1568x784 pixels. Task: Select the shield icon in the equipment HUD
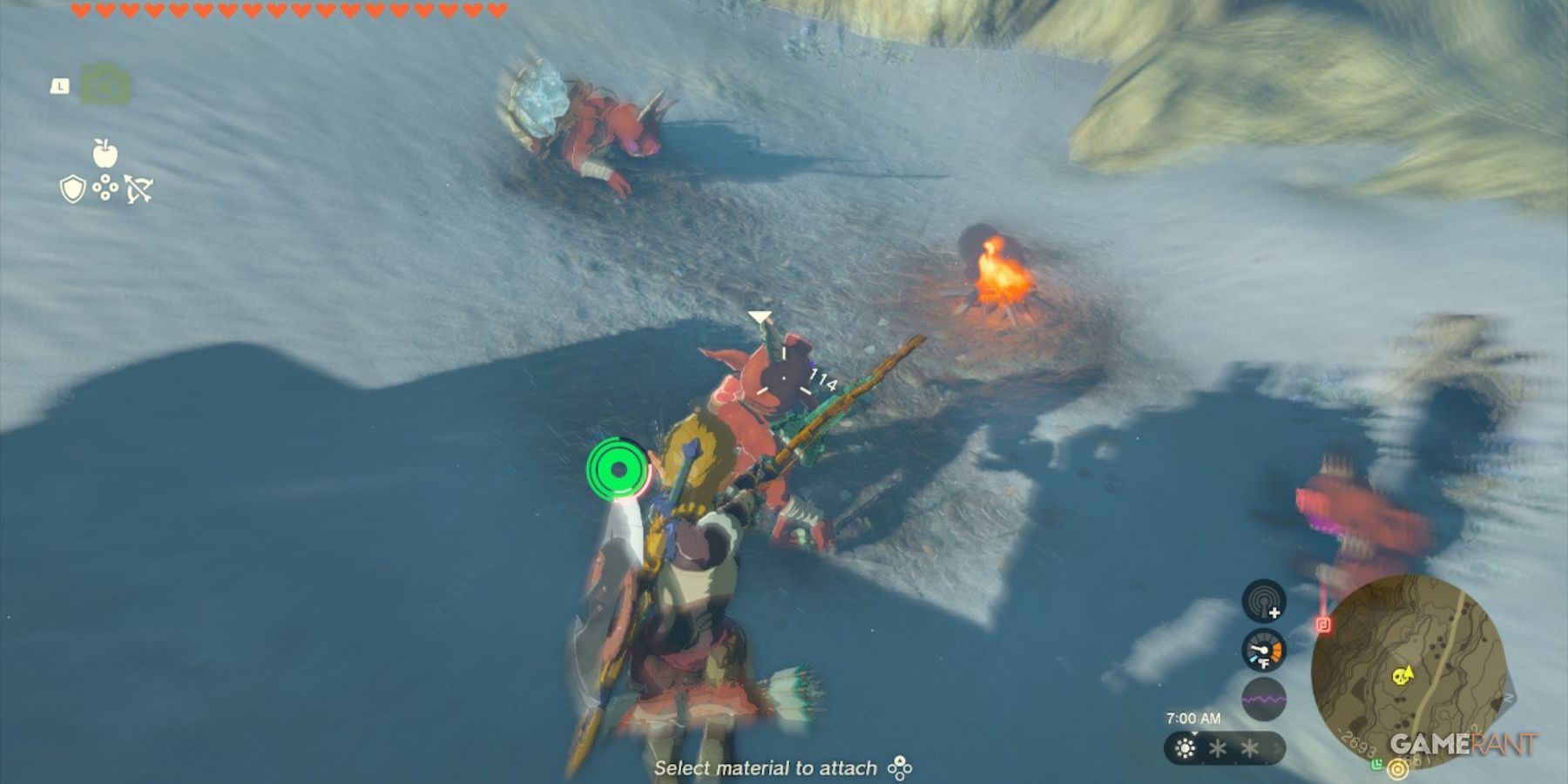click(x=73, y=189)
